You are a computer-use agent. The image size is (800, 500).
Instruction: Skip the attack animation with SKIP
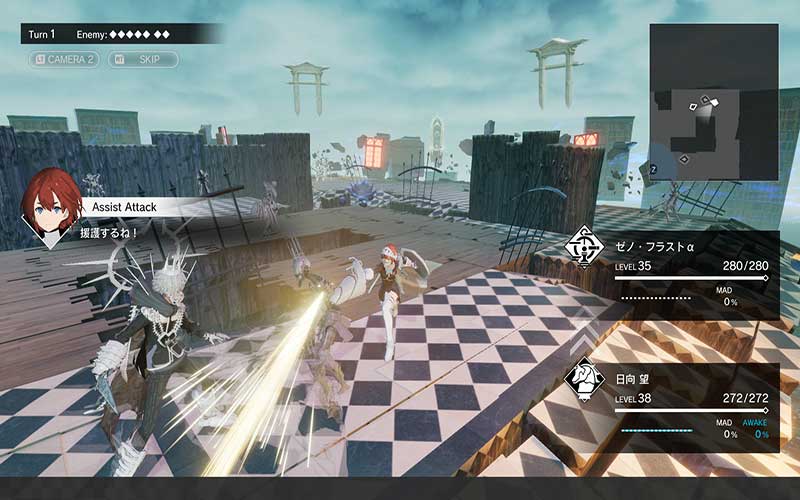(x=143, y=60)
